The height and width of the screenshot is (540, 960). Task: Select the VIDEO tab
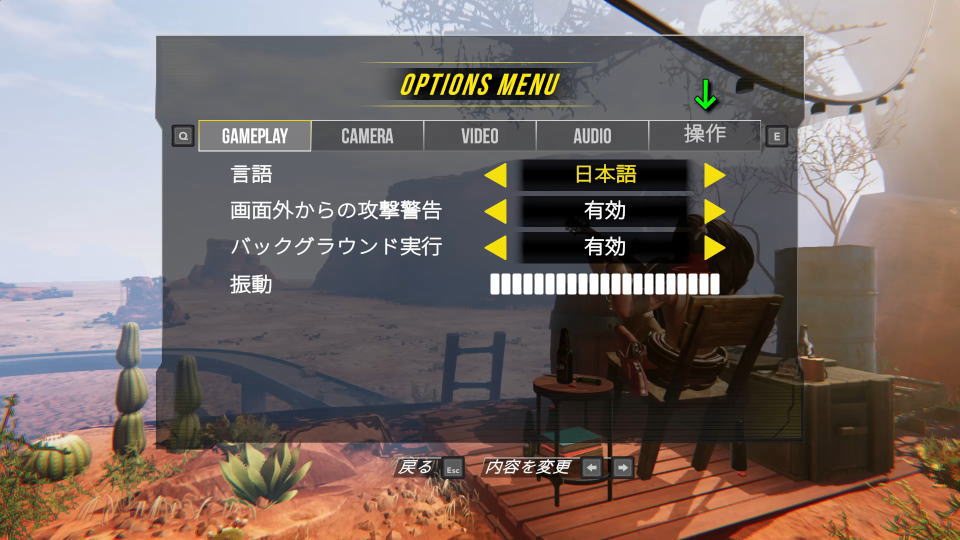coord(480,136)
